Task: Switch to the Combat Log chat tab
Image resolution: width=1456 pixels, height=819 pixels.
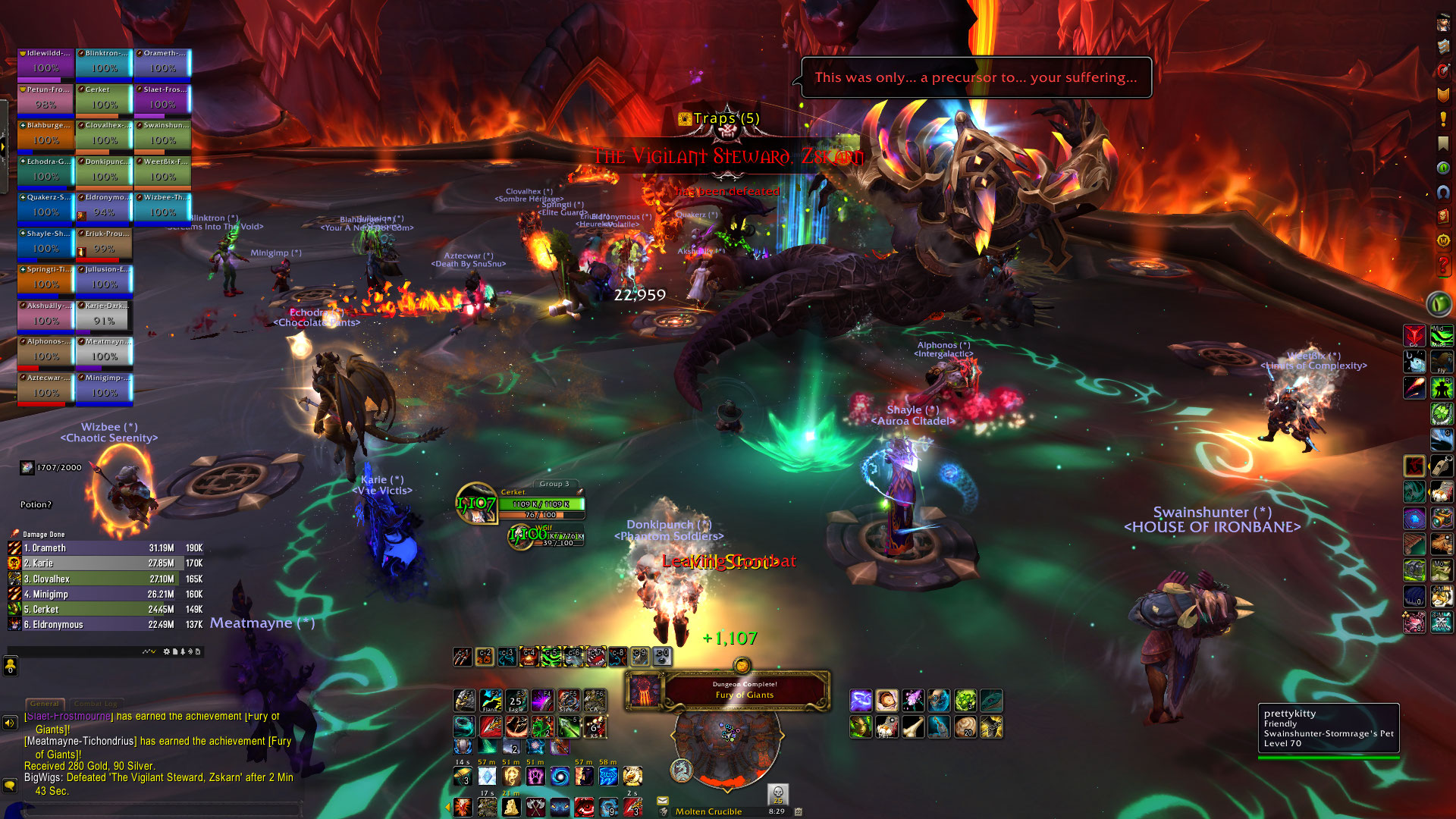Action: (96, 704)
